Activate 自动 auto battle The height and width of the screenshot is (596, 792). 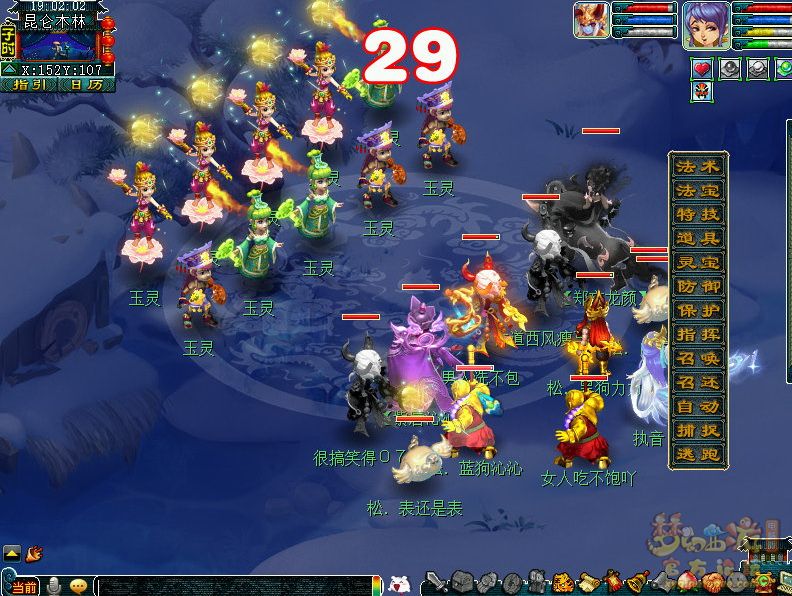click(x=697, y=406)
